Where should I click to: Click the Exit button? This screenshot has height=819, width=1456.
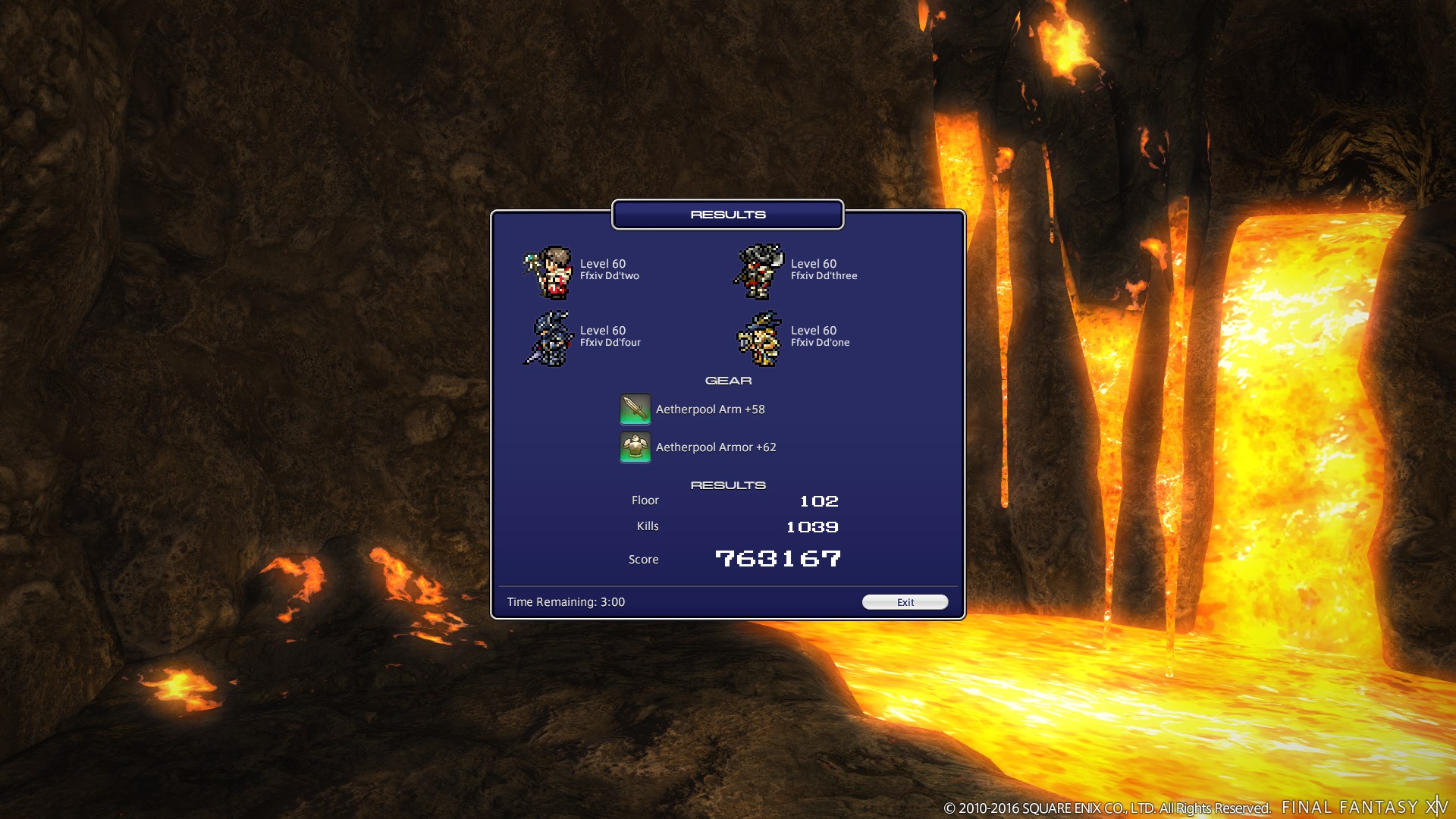pyautogui.click(x=905, y=601)
